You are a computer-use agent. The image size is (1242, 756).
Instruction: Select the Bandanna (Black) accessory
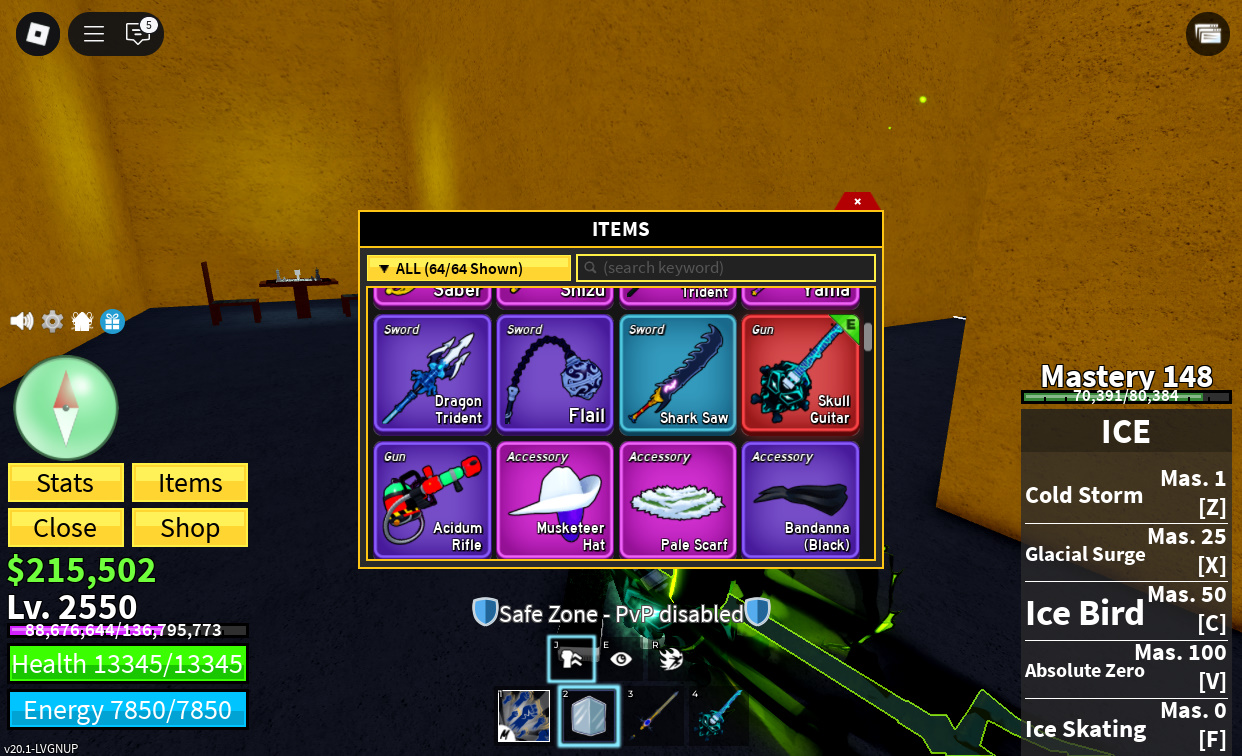(800, 500)
